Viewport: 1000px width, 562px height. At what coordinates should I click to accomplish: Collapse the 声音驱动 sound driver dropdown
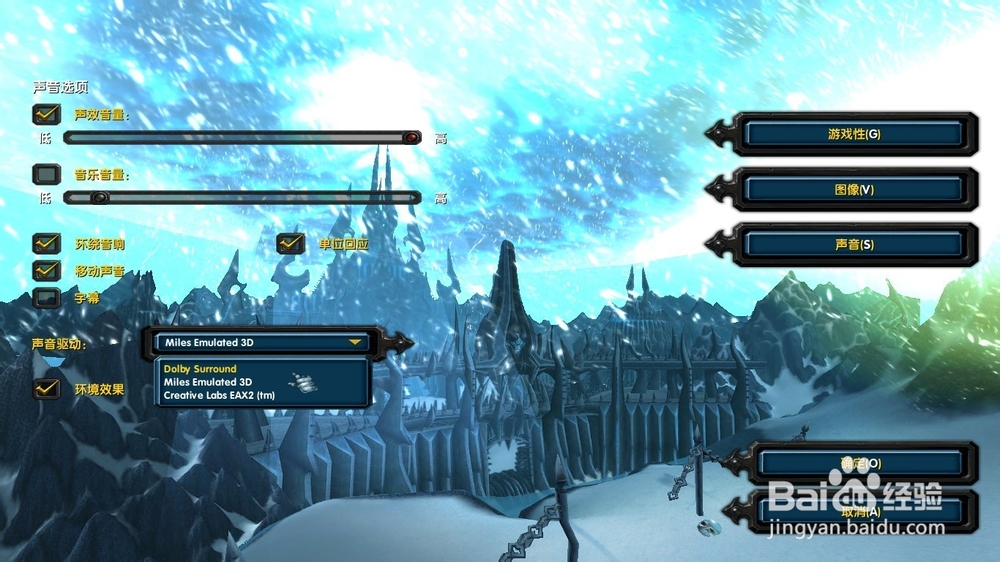coord(355,342)
